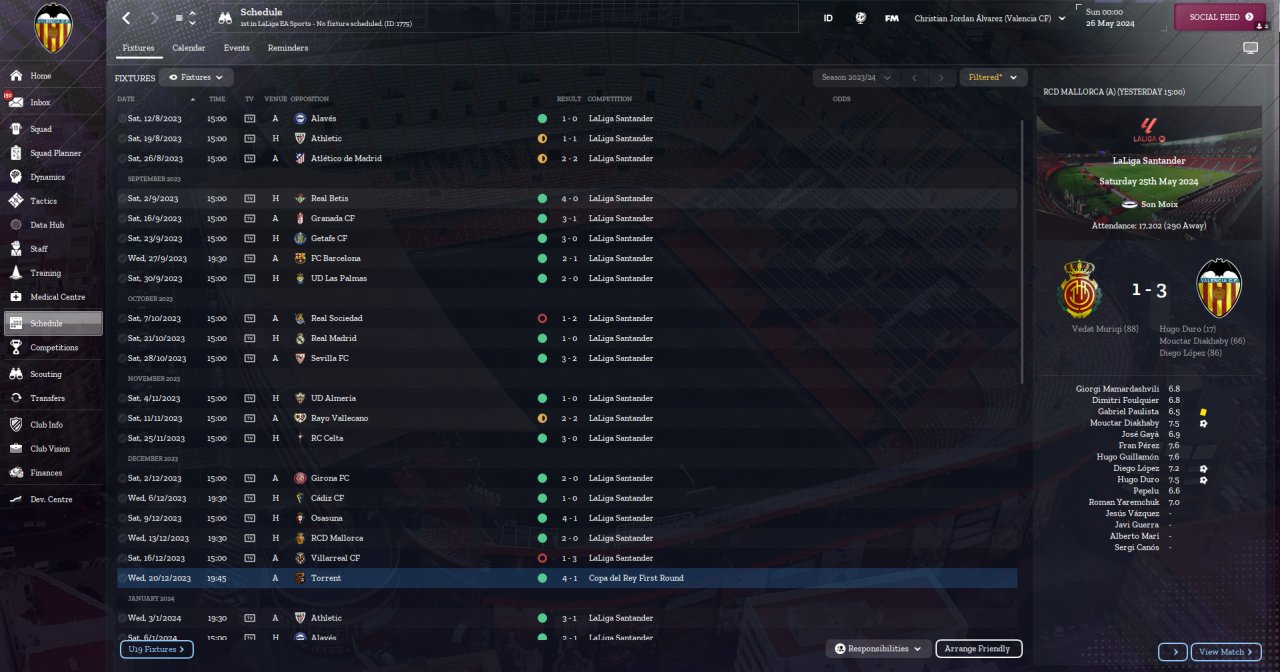Open the Inbox
This screenshot has width=1280, height=672.
[x=40, y=102]
